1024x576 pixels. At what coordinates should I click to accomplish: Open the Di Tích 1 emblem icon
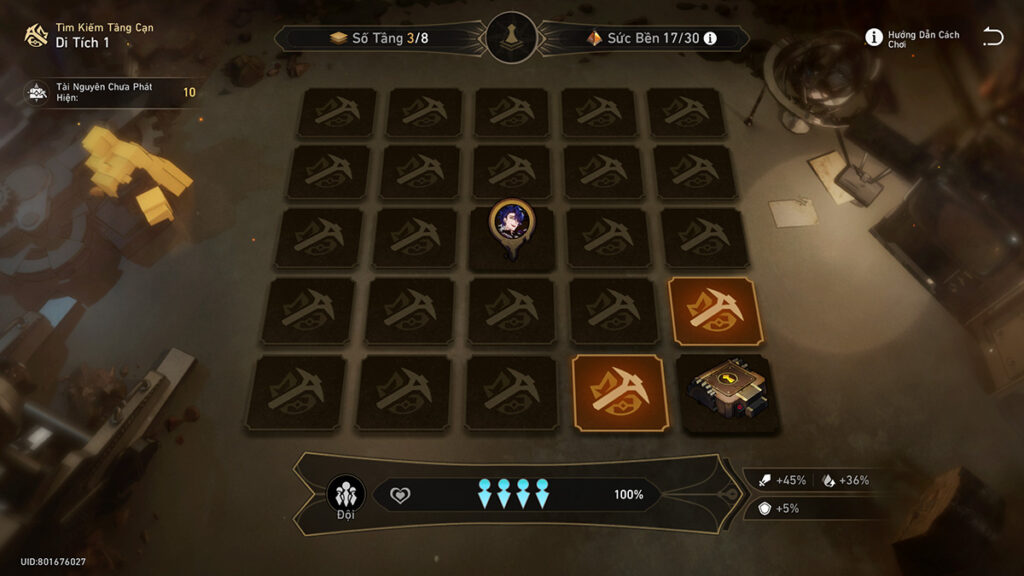point(36,35)
